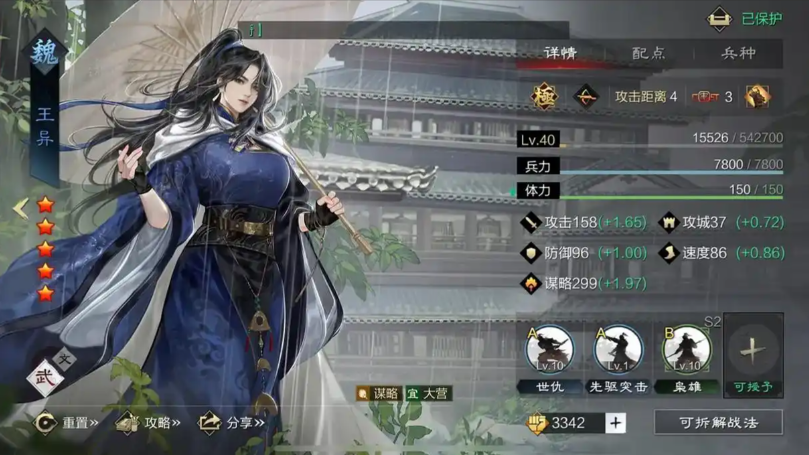
Task: Open the 可拆解战法 button
Action: pos(718,423)
